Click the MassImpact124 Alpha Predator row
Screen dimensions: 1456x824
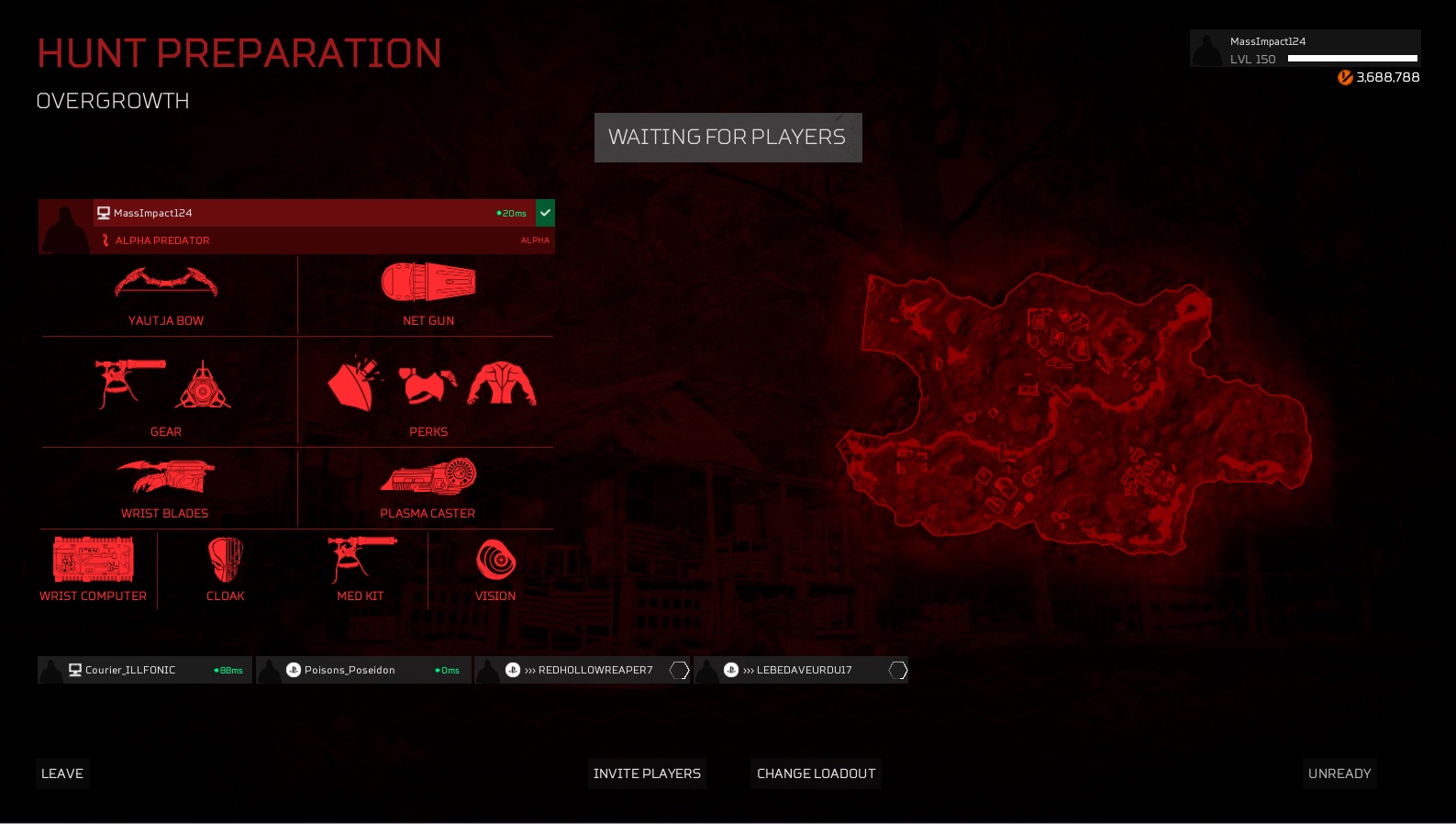296,227
